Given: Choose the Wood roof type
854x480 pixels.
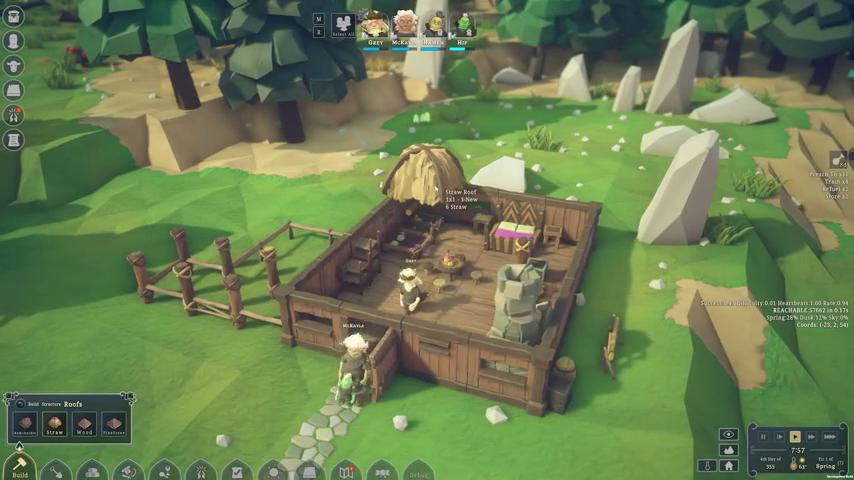Looking at the screenshot, I should click(x=84, y=424).
